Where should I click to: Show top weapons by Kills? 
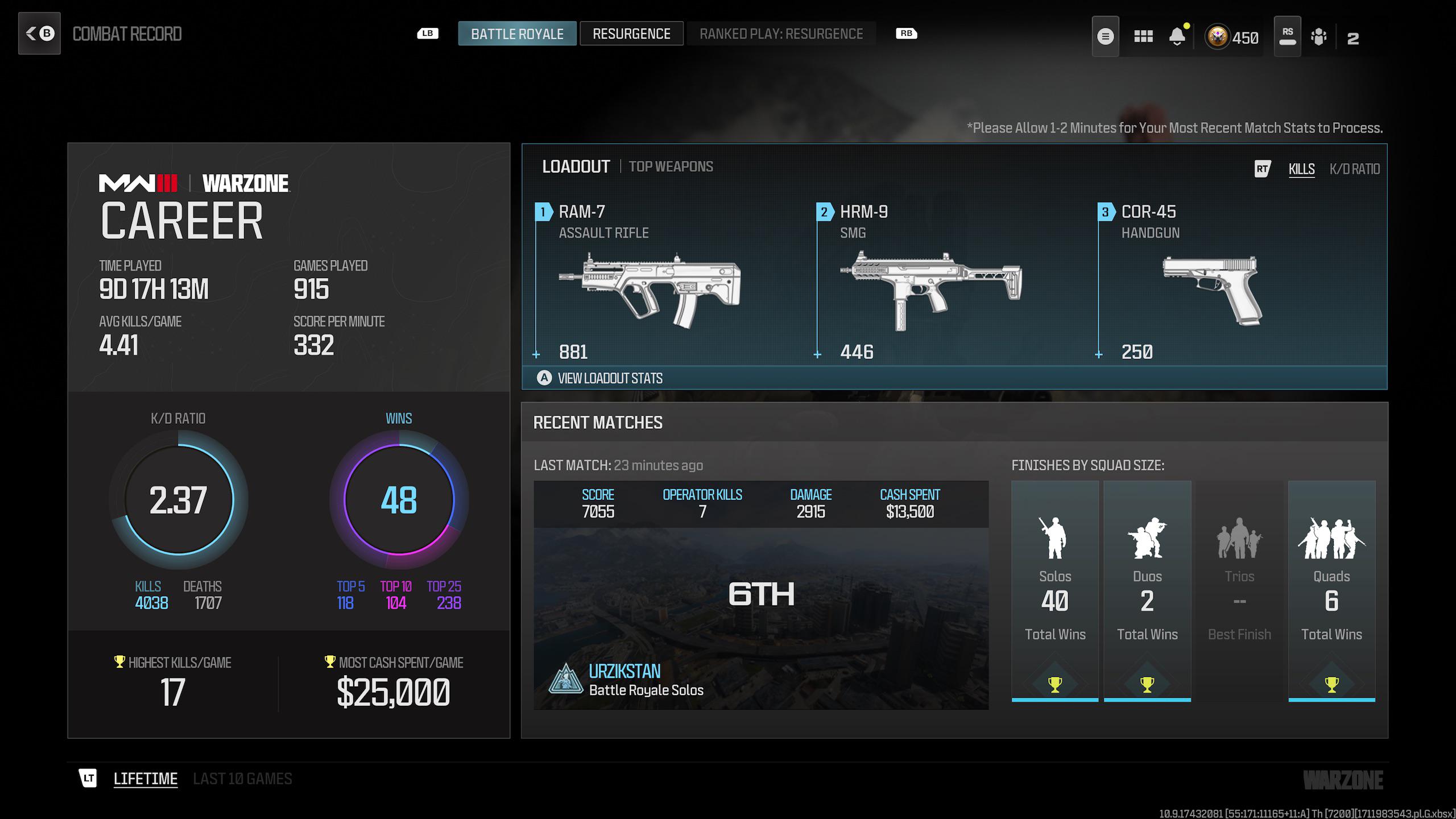click(x=1301, y=169)
